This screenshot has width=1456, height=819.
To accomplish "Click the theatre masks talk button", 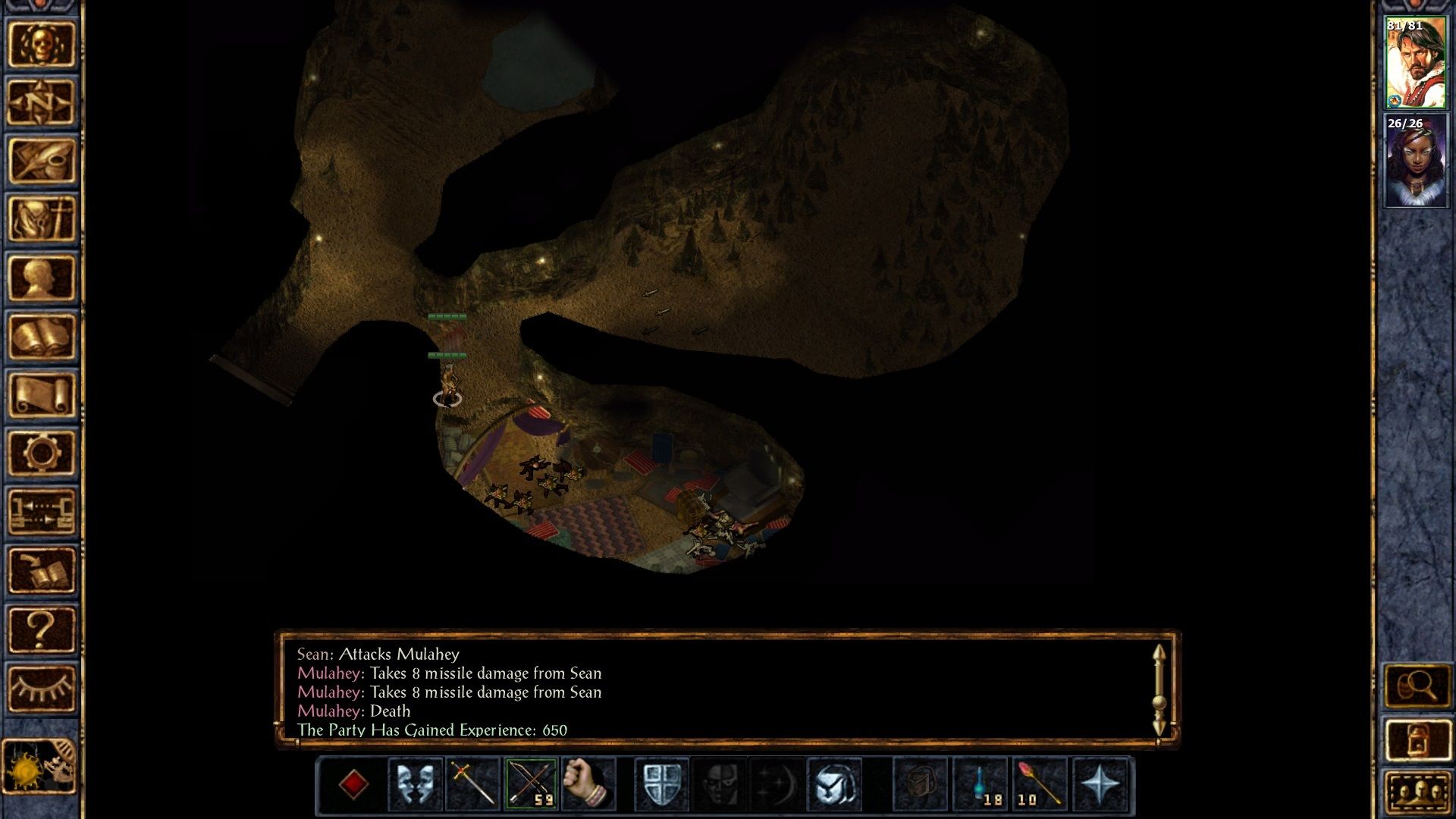I will coord(415,783).
